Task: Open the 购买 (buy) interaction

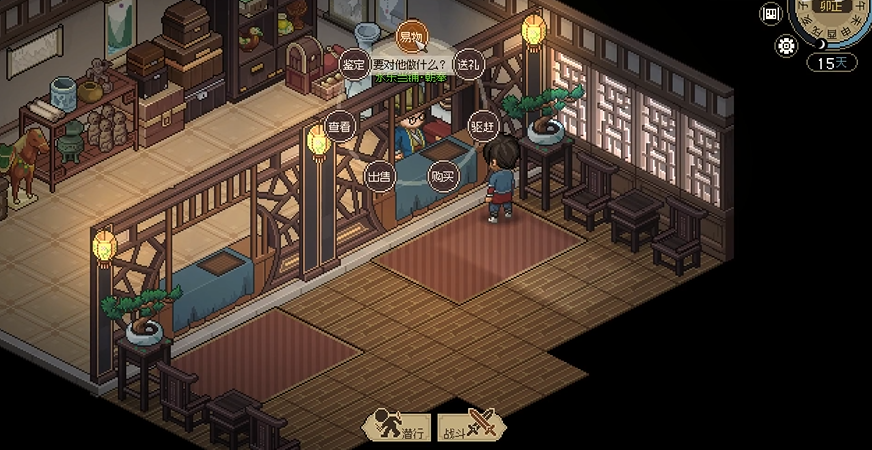Action: tap(442, 176)
